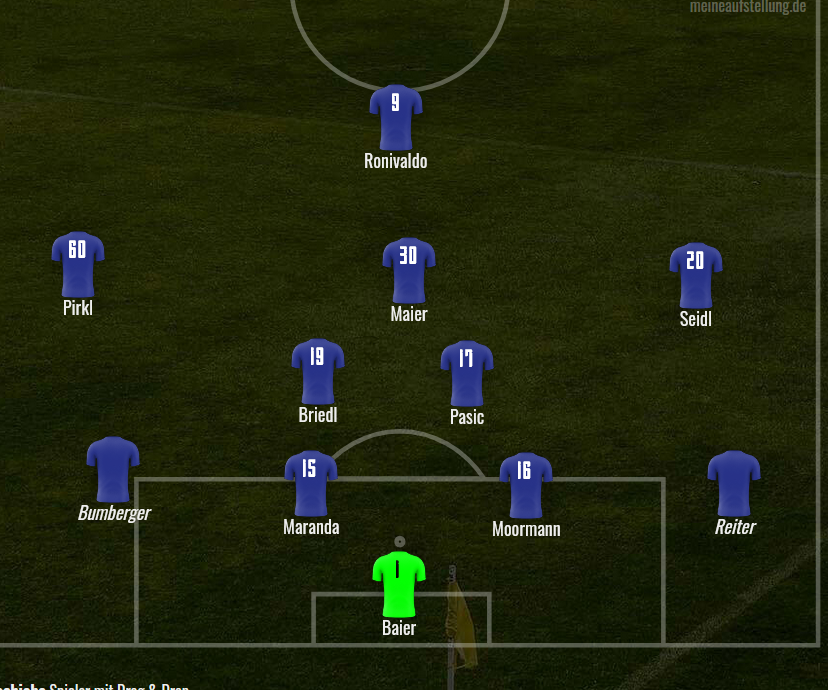Select Reiter's unnumbered blue jersey
828x690 pixels.
[734, 483]
